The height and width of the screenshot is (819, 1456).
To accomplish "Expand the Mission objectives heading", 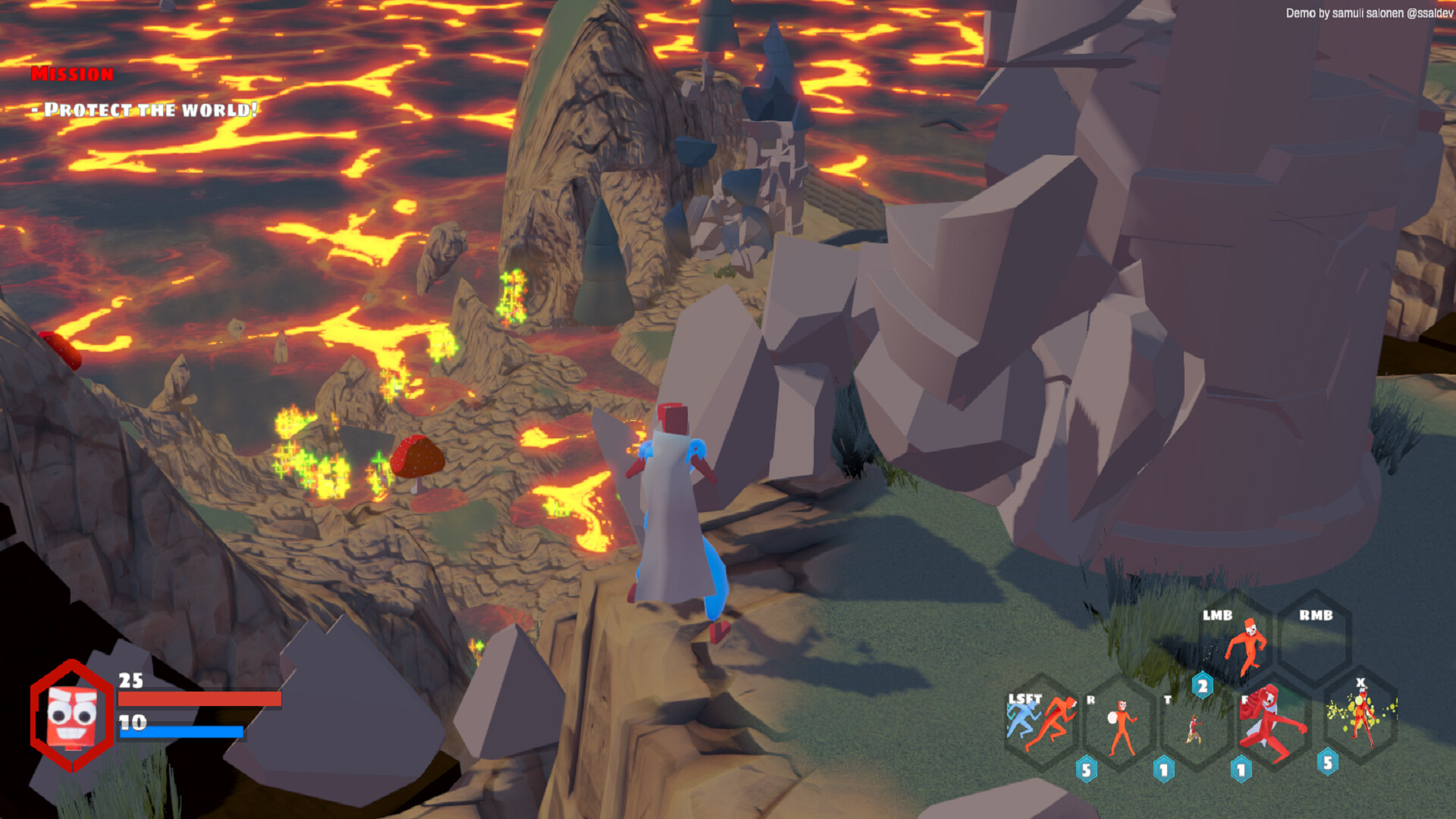I will click(72, 75).
